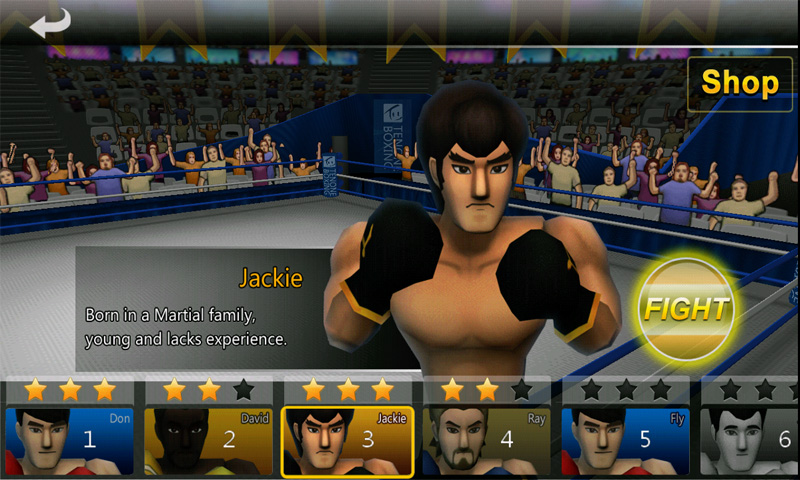Start the match with the FIGHT button
800x480 pixels.
[x=687, y=308]
